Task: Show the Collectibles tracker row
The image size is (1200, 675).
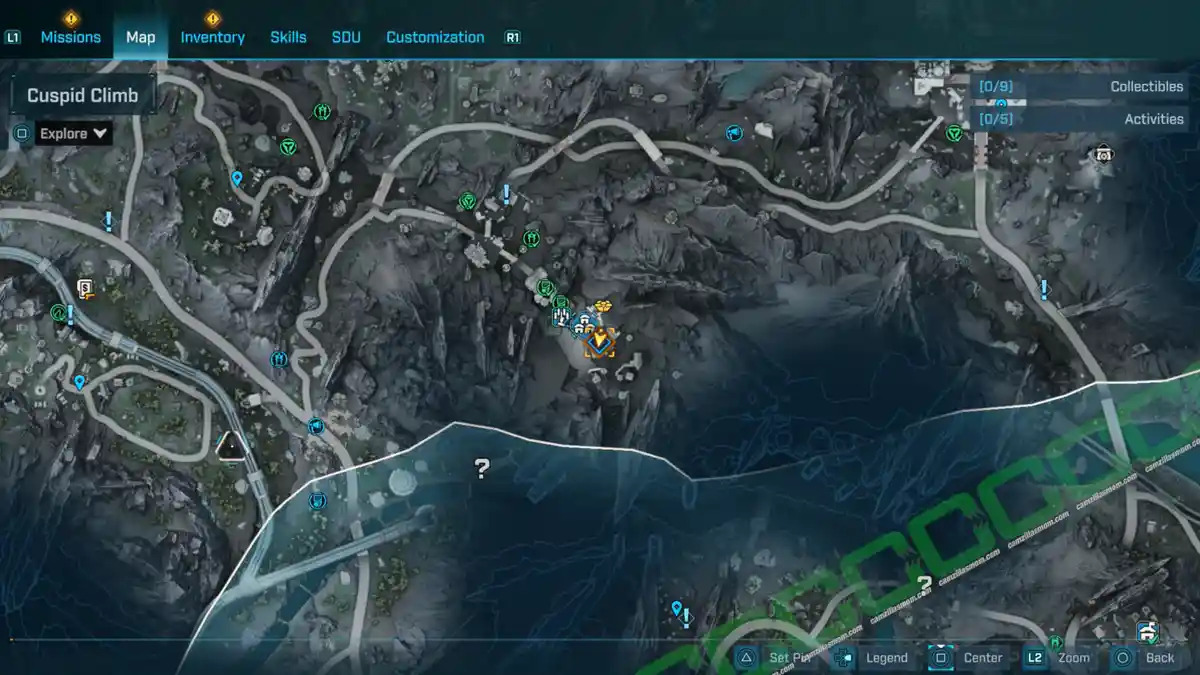Action: click(x=1084, y=87)
